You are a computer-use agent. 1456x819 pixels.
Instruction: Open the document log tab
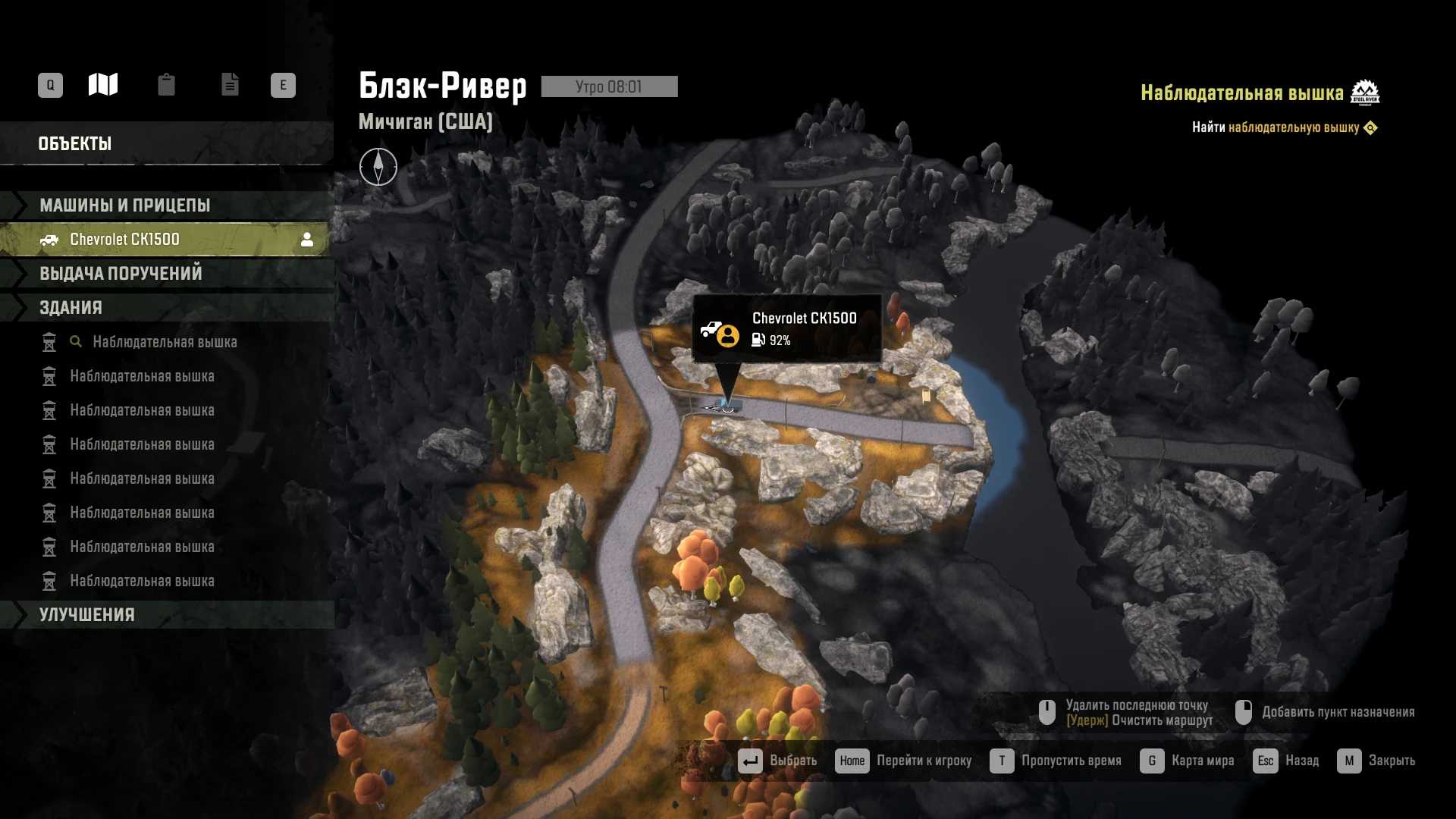pos(230,84)
